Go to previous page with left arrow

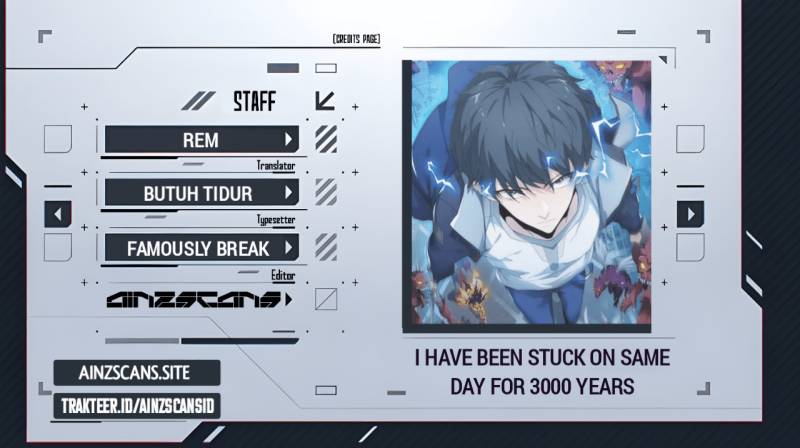[x=58, y=214]
